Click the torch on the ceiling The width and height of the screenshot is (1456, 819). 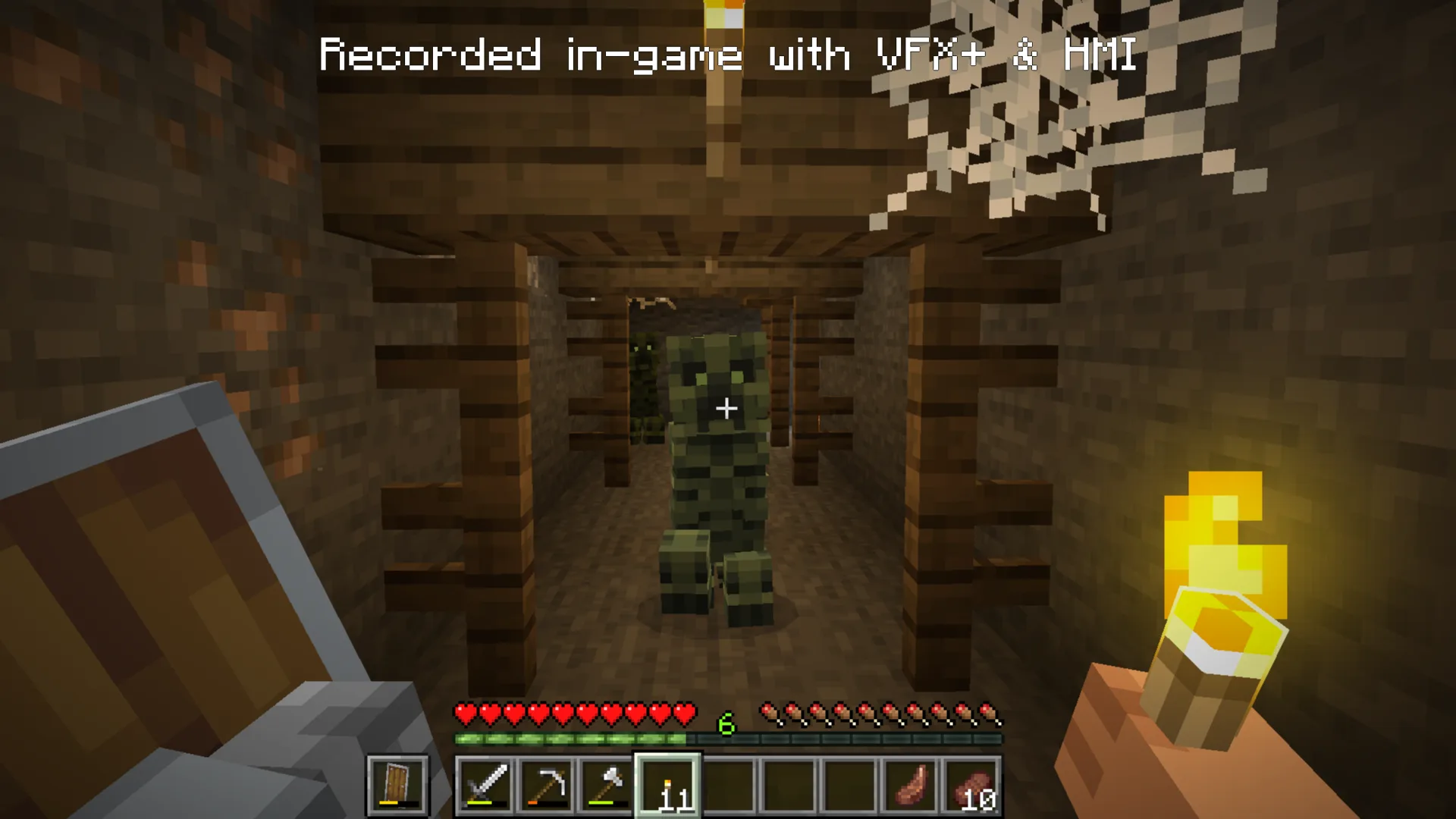pos(722,15)
